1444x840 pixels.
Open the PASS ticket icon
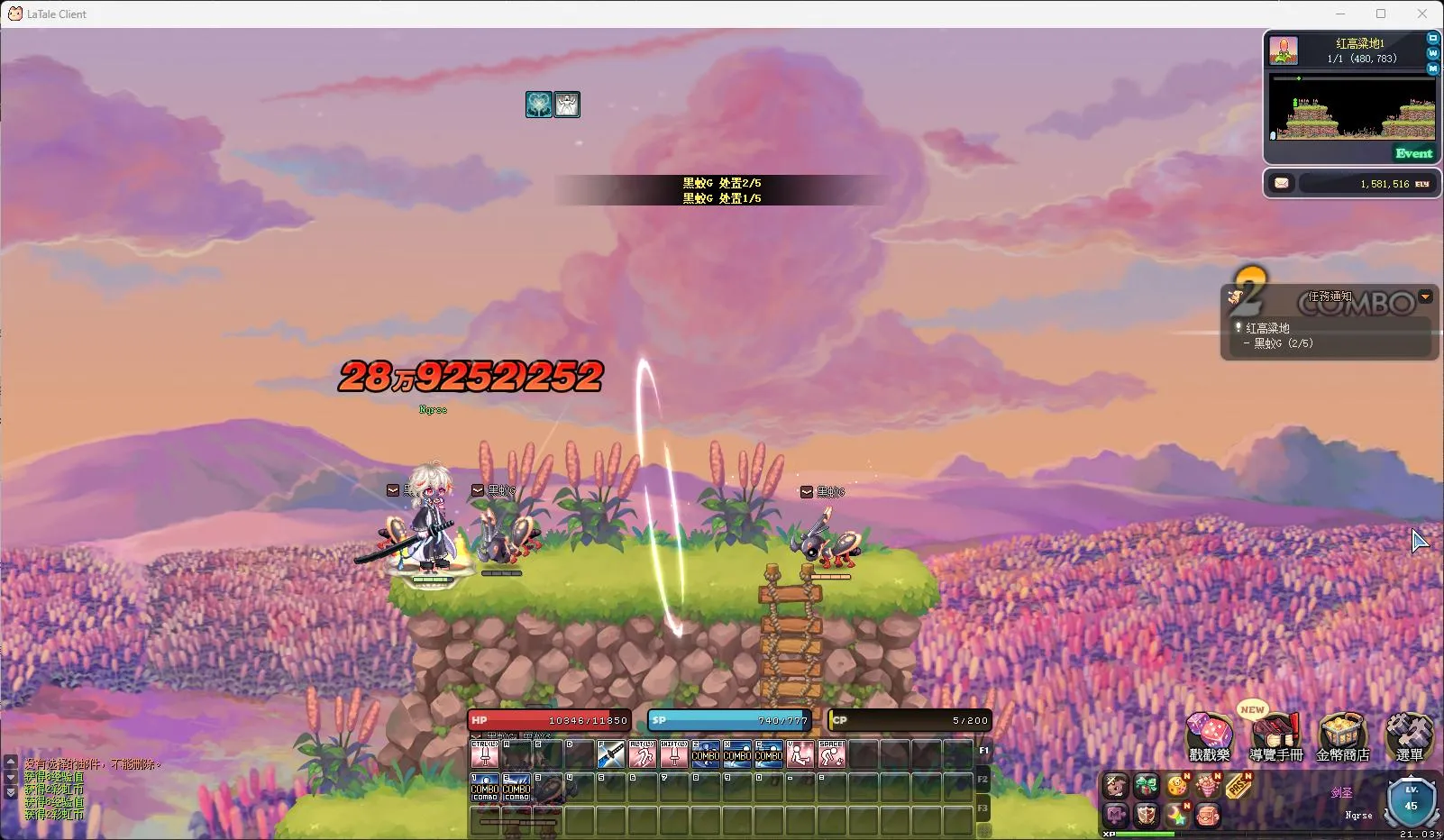tap(1238, 787)
